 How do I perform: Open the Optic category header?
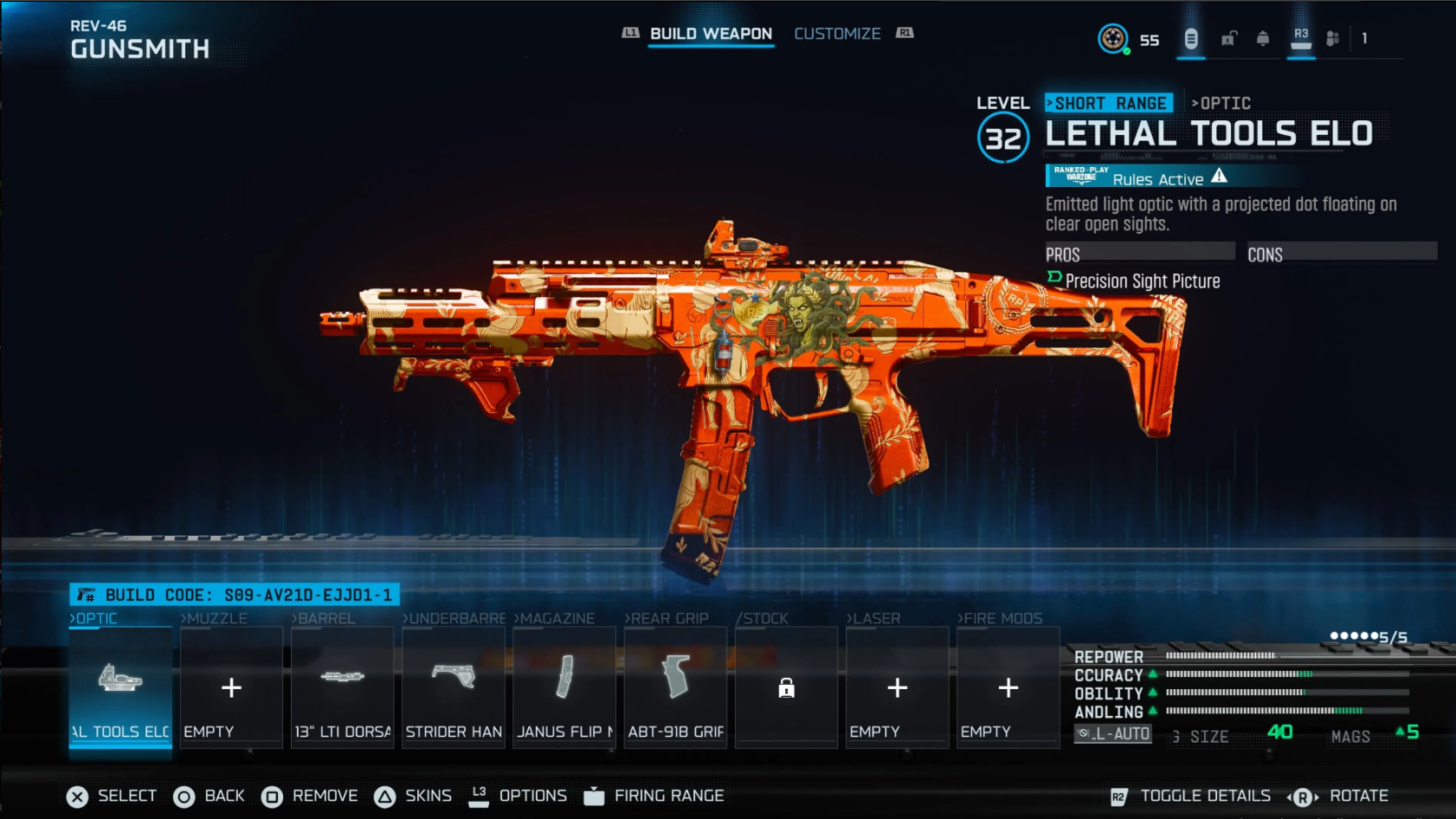click(93, 618)
